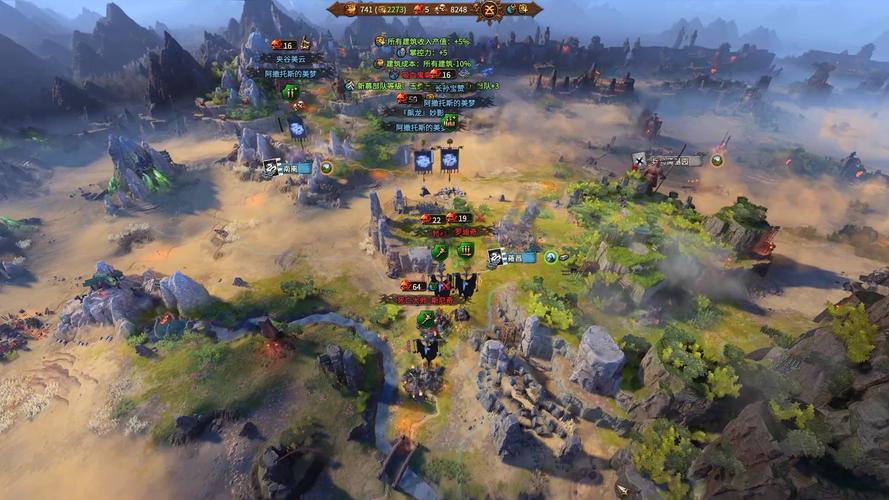Image resolution: width=889 pixels, height=500 pixels.
Task: Click the round green icon beside 蒋昌
Action: [550, 257]
